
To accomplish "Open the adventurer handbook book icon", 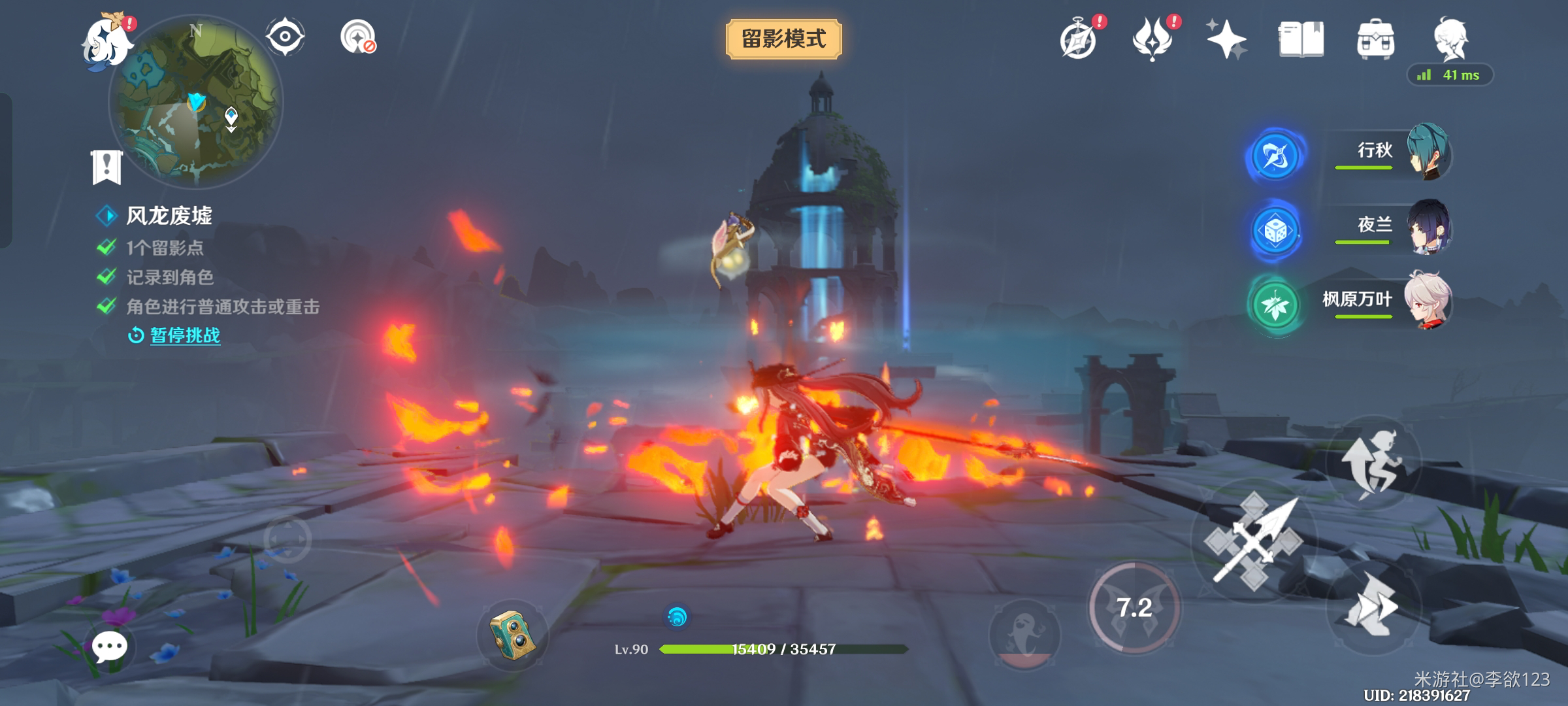I will pyautogui.click(x=1301, y=41).
